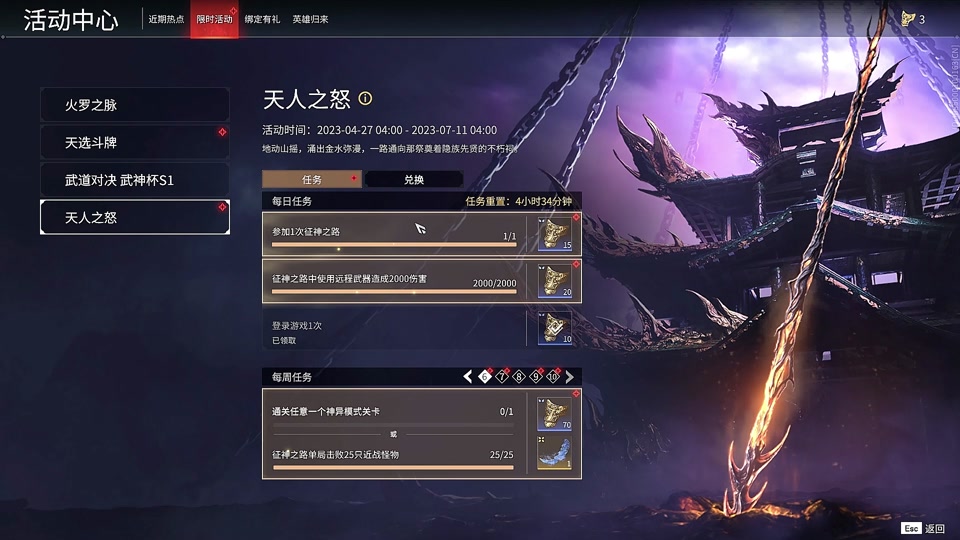Select 武道对决 武神杯S1 event
Image resolution: width=960 pixels, height=540 pixels.
[x=134, y=180]
